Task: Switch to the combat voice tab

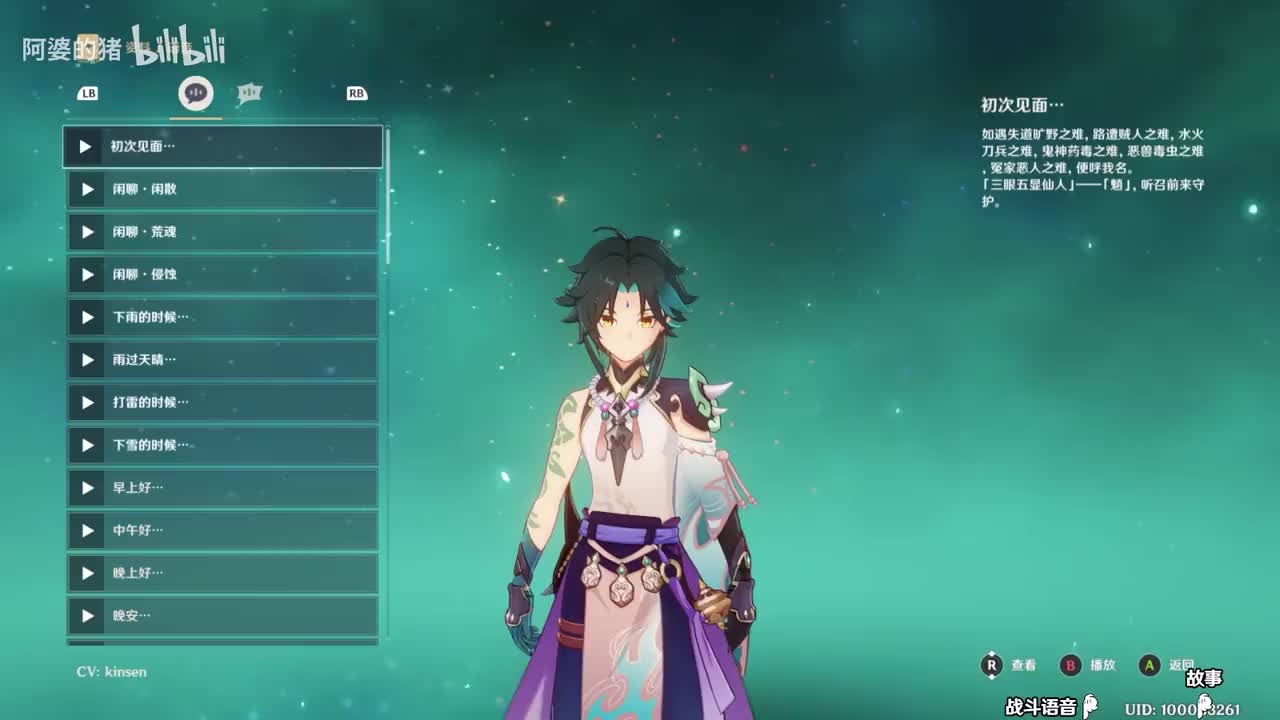Action: [249, 94]
